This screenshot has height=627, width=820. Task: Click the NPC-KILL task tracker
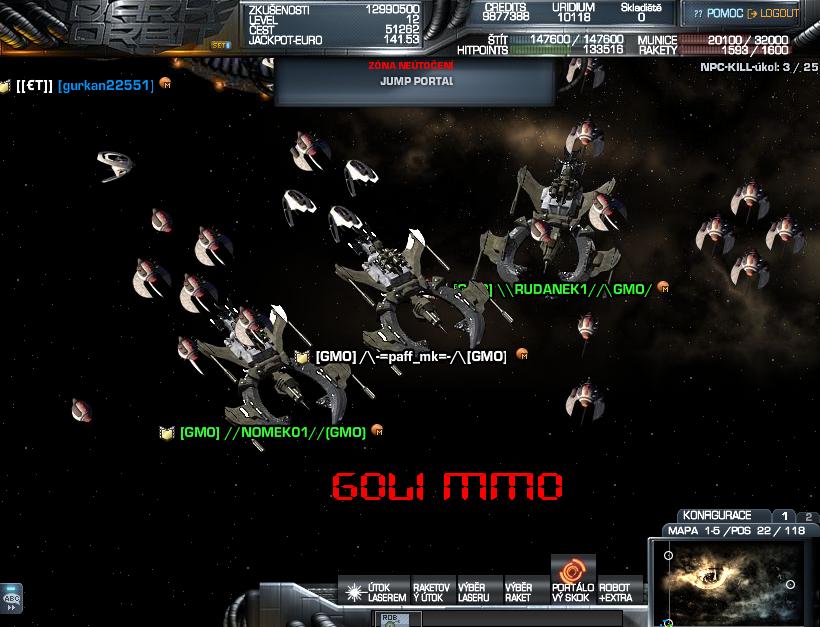pyautogui.click(x=758, y=66)
